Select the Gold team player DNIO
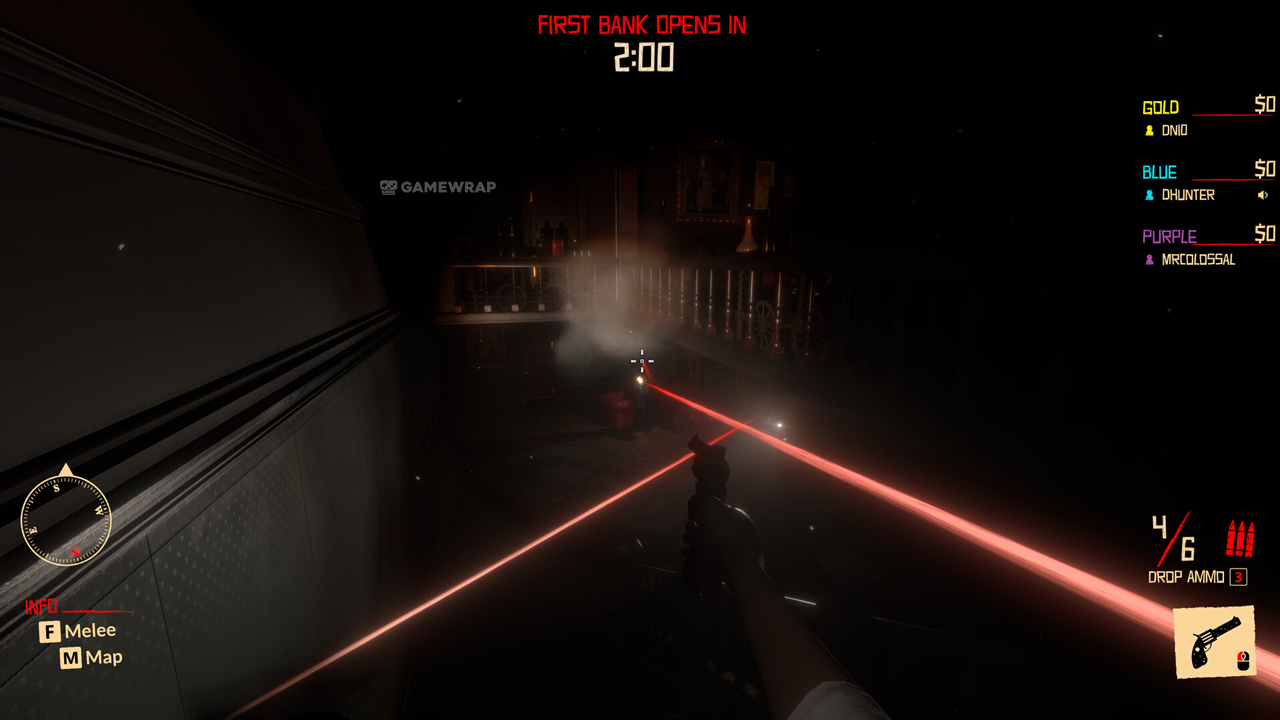This screenshot has width=1280, height=720. click(1174, 130)
